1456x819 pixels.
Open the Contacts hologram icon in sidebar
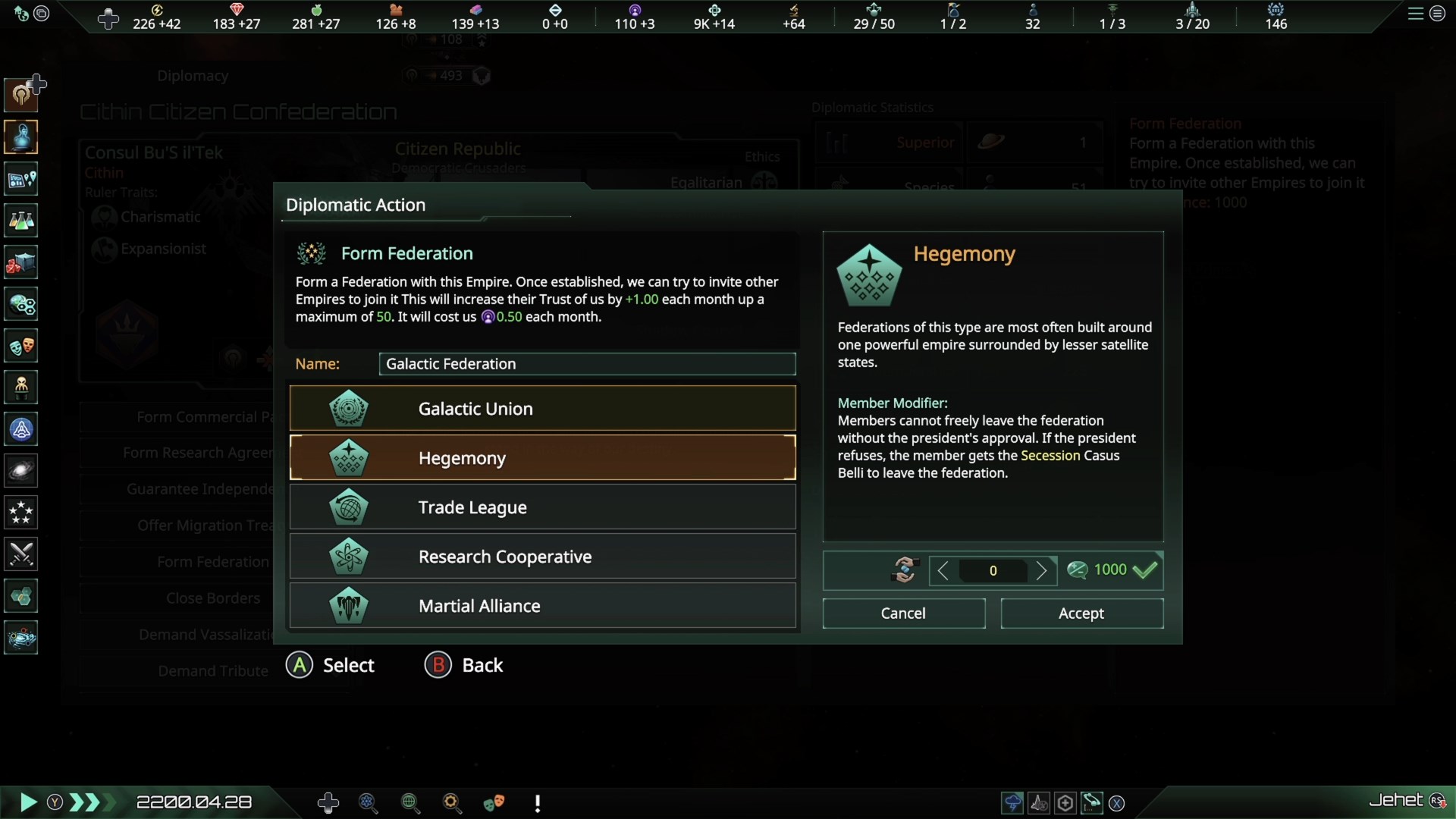(20, 137)
